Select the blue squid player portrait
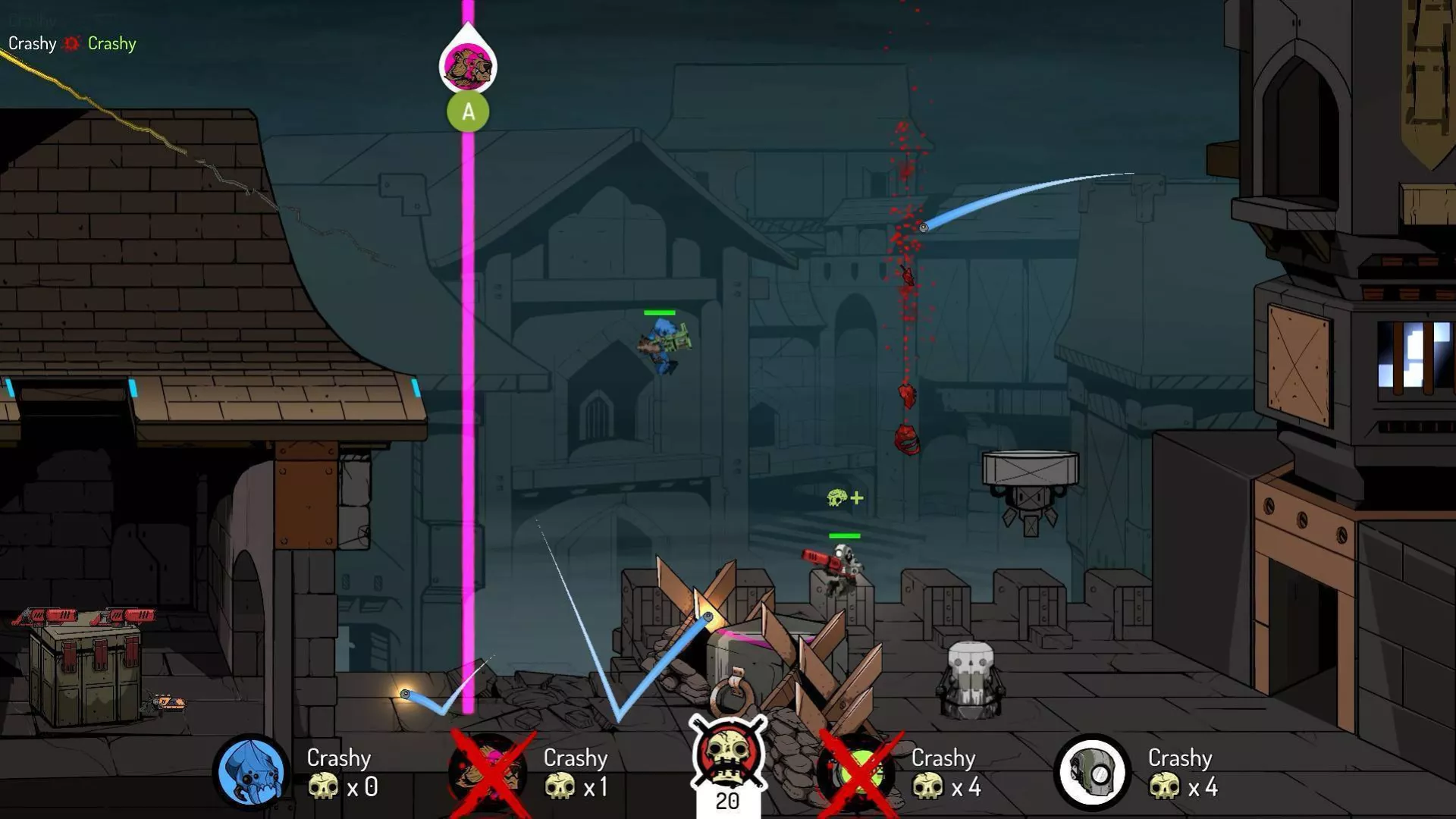 [x=251, y=771]
